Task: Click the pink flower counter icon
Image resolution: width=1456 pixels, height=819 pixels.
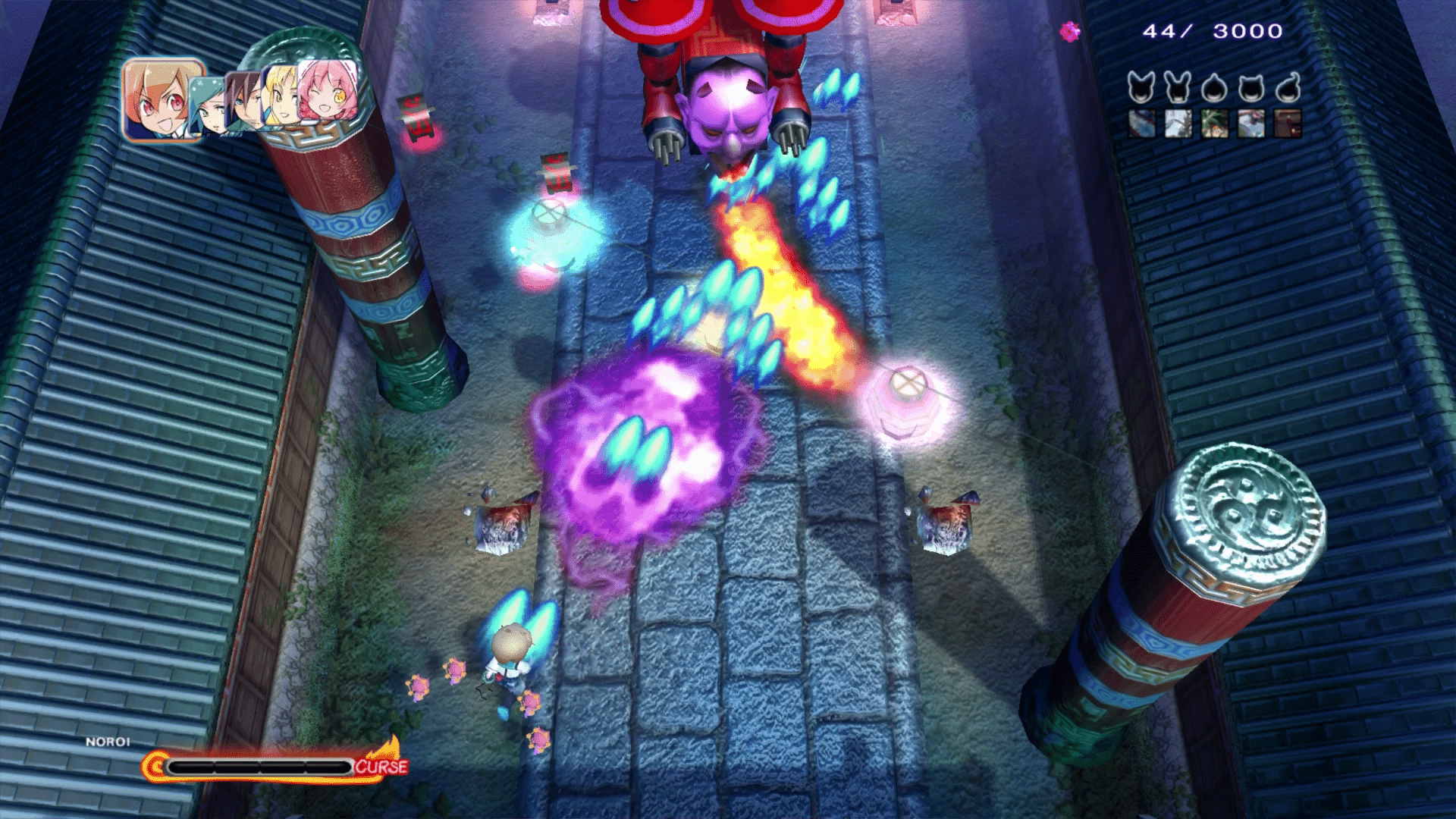Action: click(1070, 31)
